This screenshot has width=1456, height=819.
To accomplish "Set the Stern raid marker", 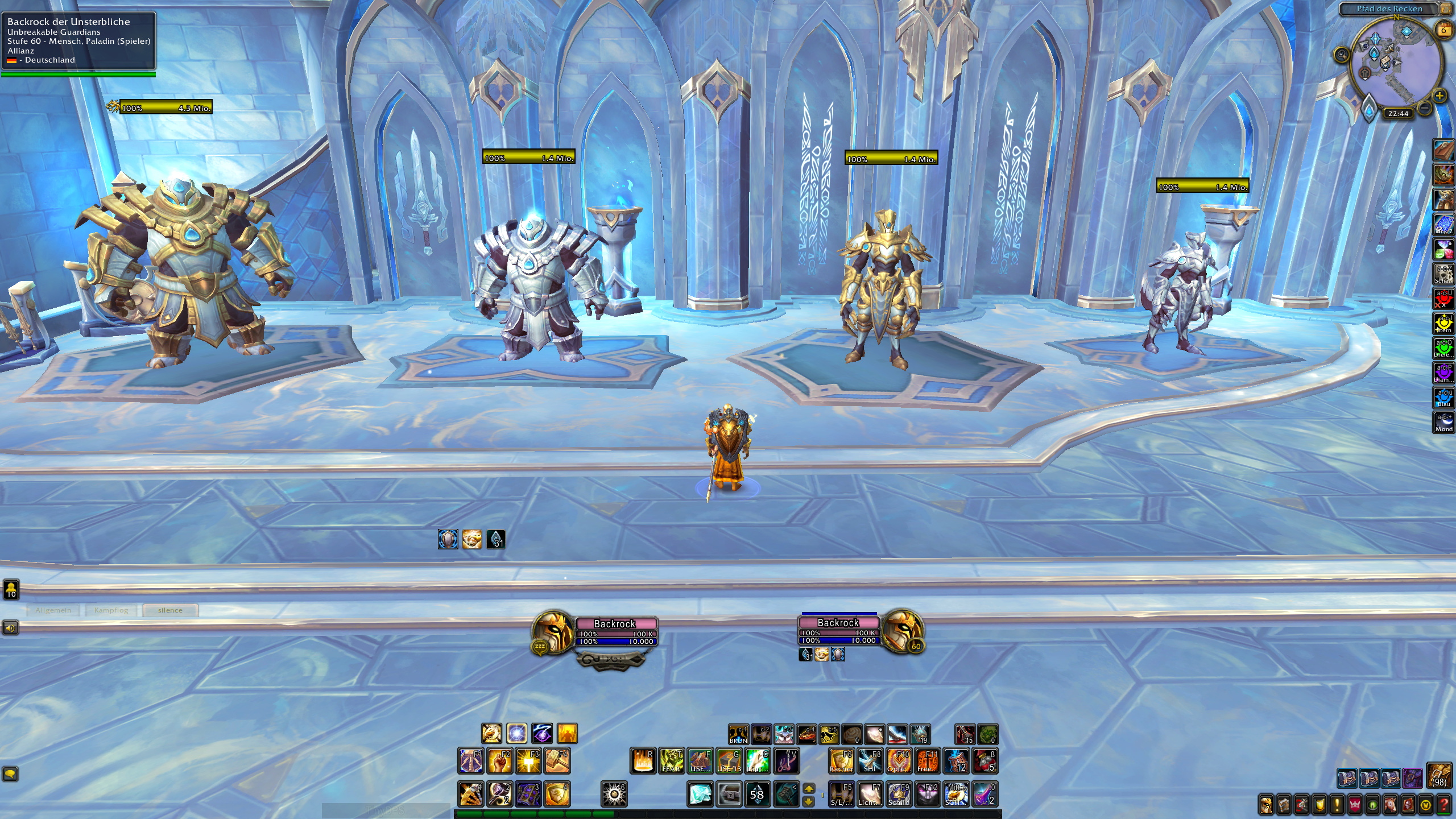I will 1443,324.
